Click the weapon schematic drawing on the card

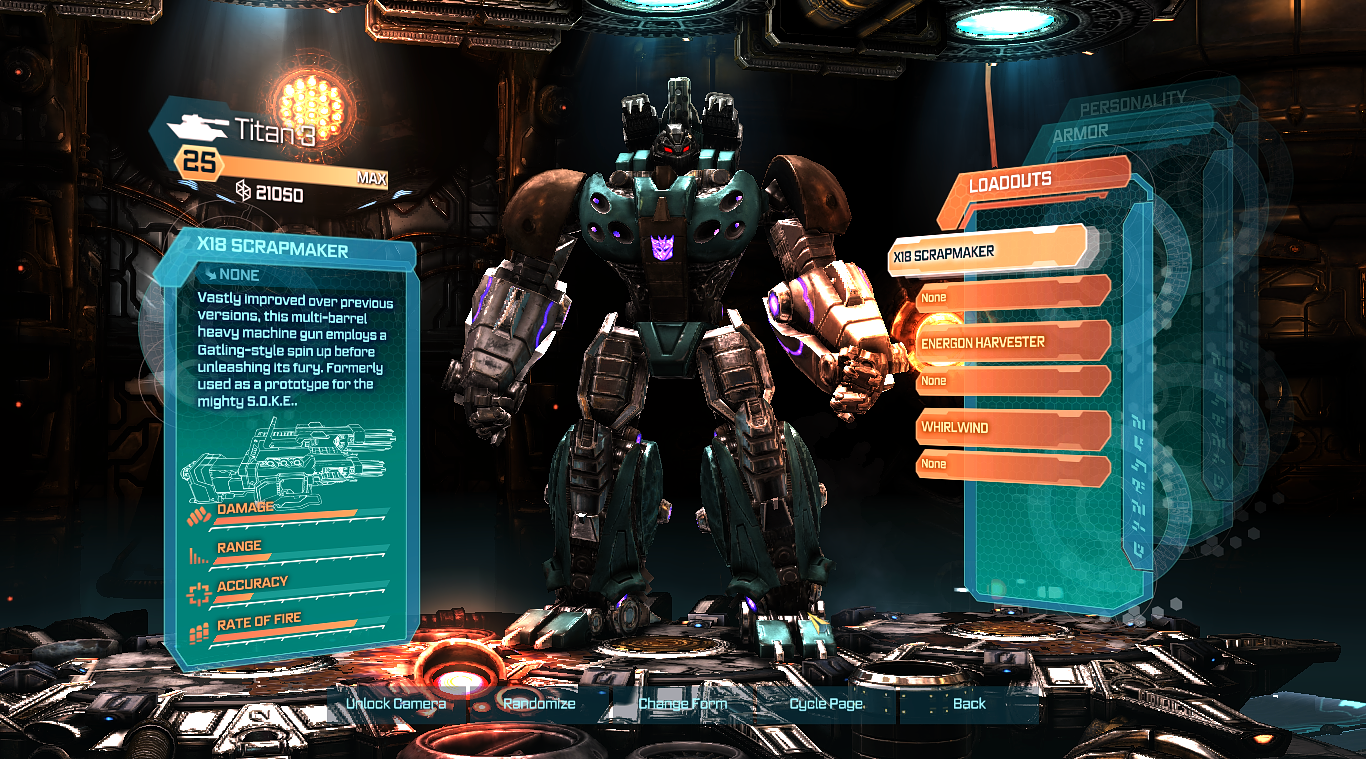click(290, 460)
